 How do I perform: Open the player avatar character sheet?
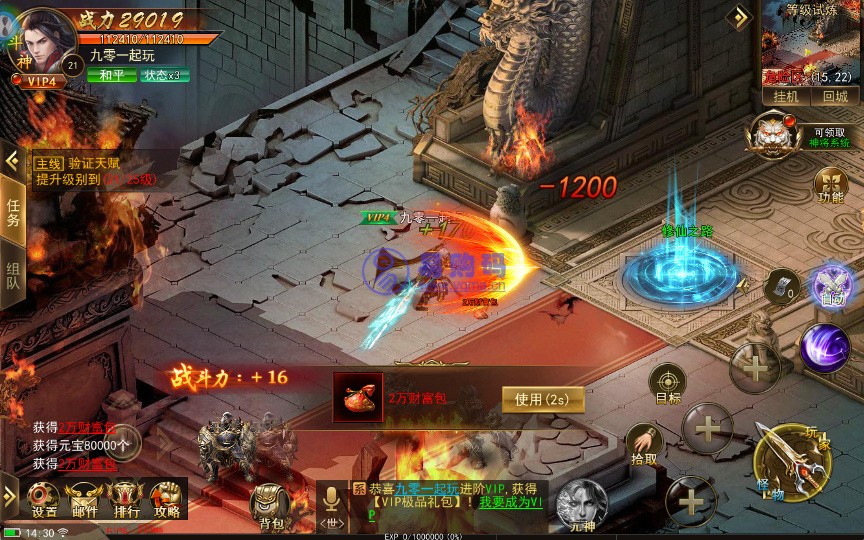click(x=41, y=38)
